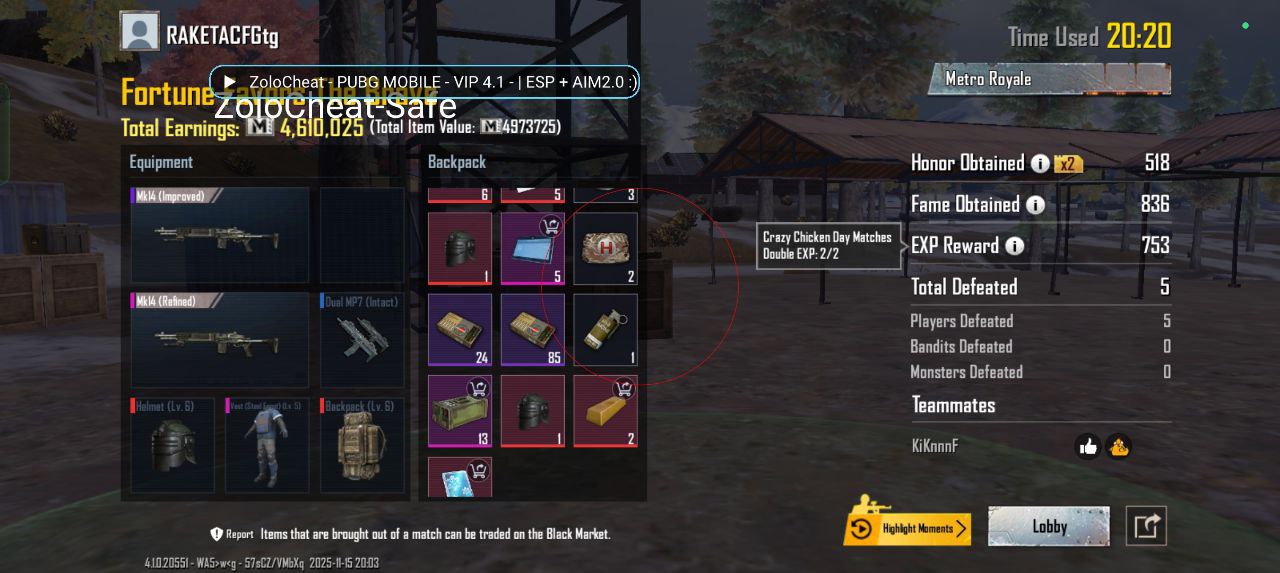The width and height of the screenshot is (1280, 573).
Task: Open RAKETACFGtg player avatar
Action: 140,33
